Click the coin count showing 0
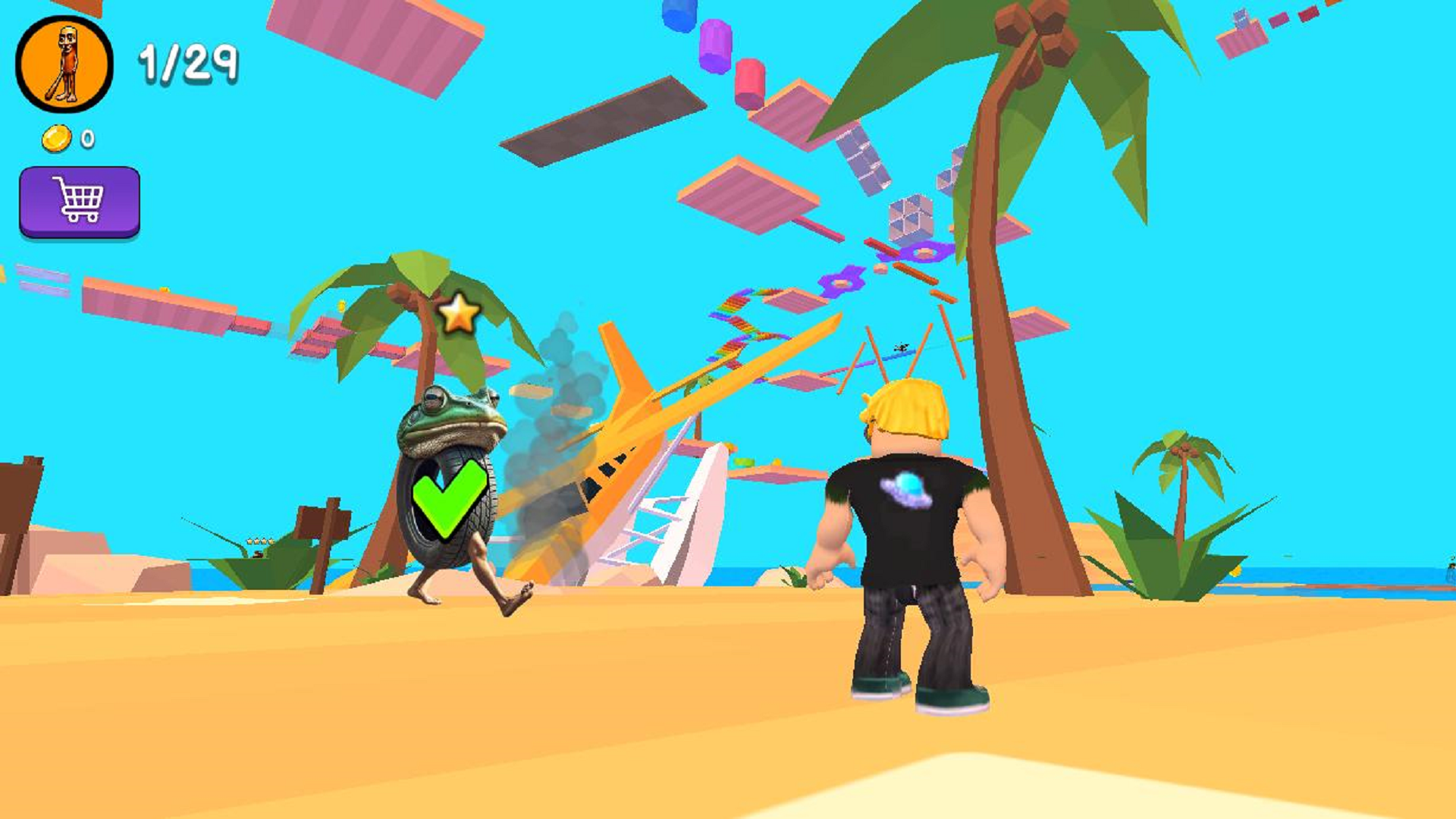 86,139
